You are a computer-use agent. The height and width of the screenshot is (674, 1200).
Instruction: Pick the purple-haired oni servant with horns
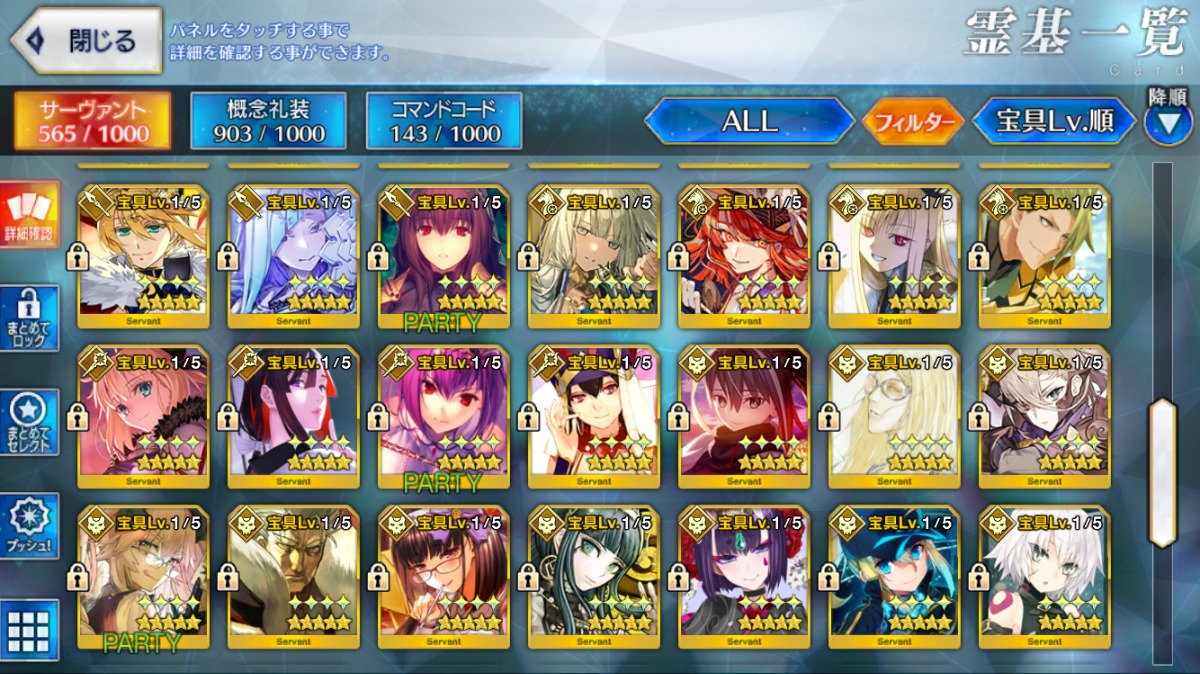tap(744, 575)
